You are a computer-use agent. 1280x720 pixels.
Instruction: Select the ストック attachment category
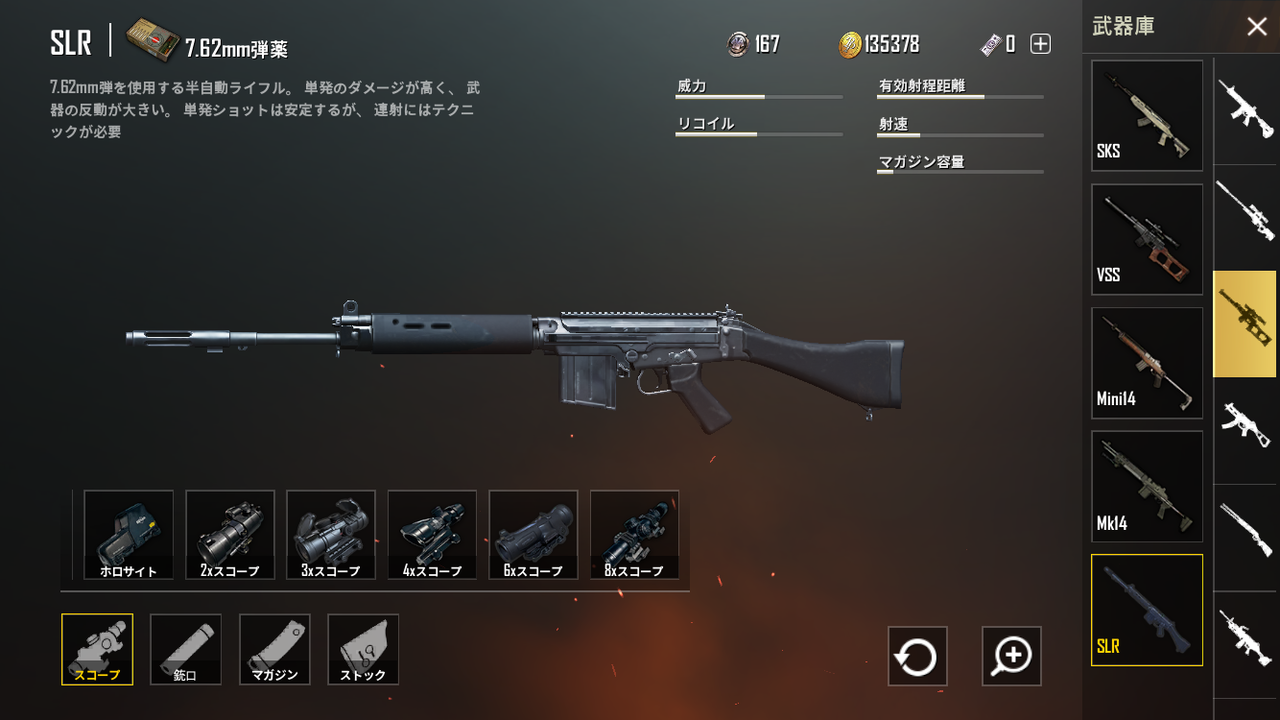pos(363,649)
